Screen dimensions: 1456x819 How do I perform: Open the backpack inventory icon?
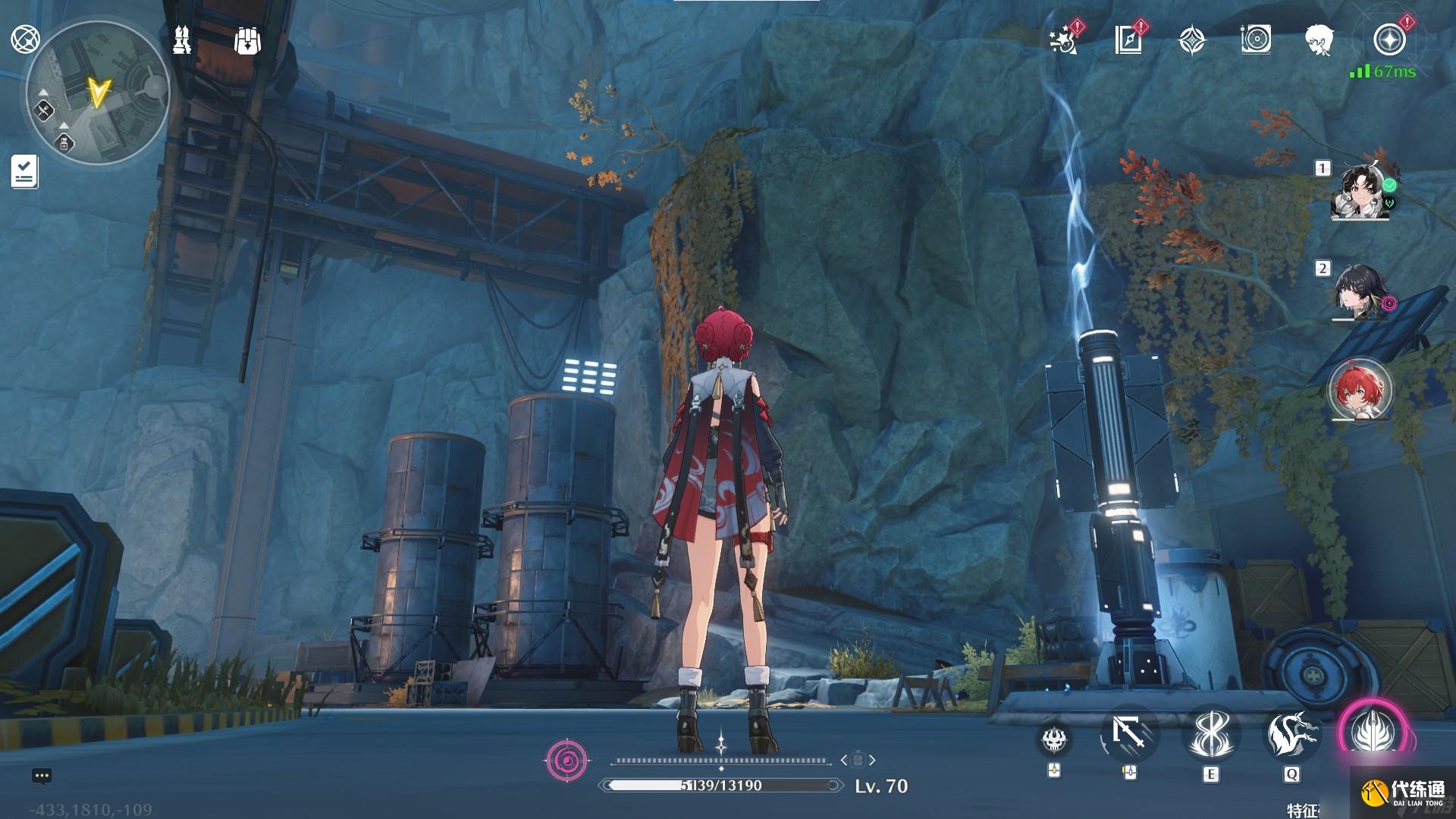248,41
